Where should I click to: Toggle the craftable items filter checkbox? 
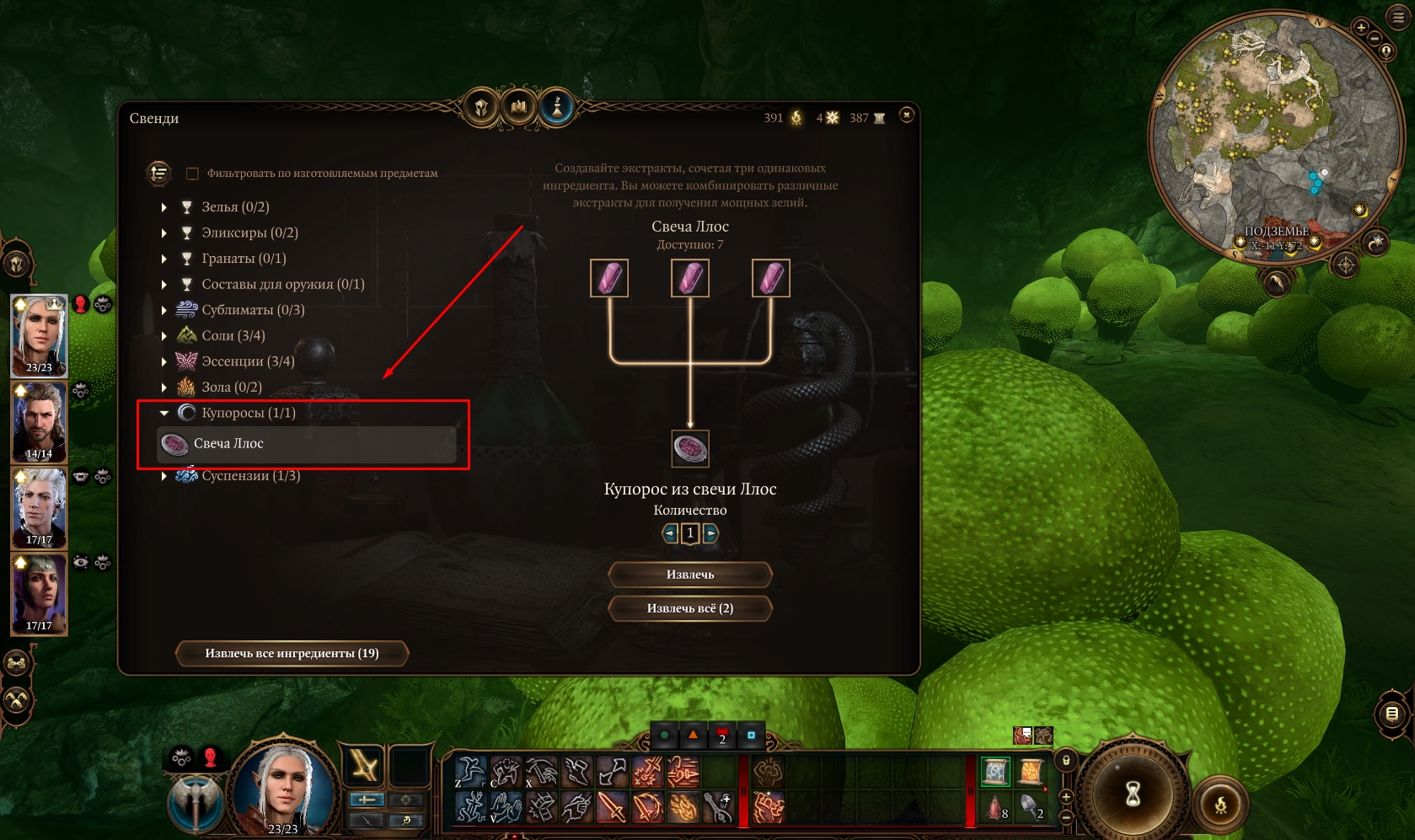pos(192,174)
